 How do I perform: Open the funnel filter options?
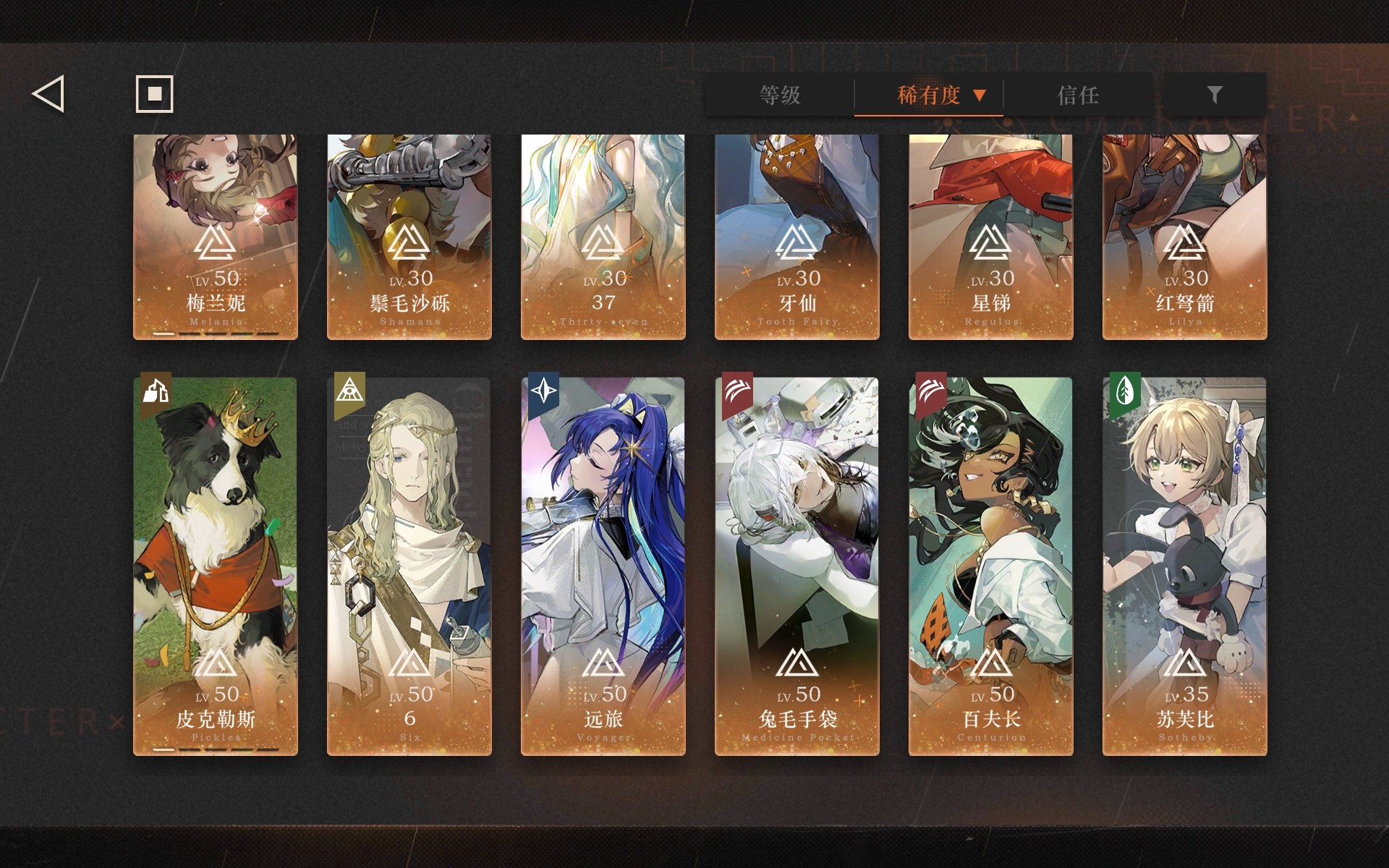point(1214,95)
